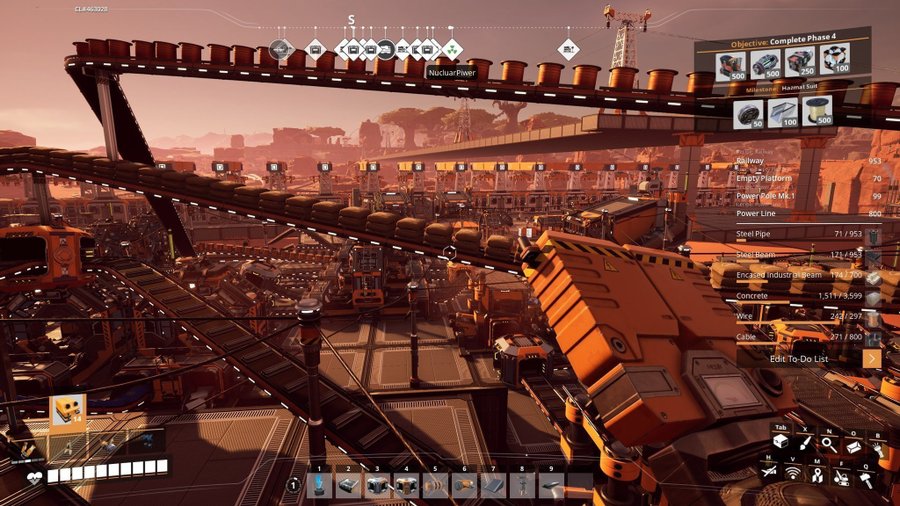Choose the power pole in hotbar slot 8
The width and height of the screenshot is (900, 506).
tap(522, 485)
